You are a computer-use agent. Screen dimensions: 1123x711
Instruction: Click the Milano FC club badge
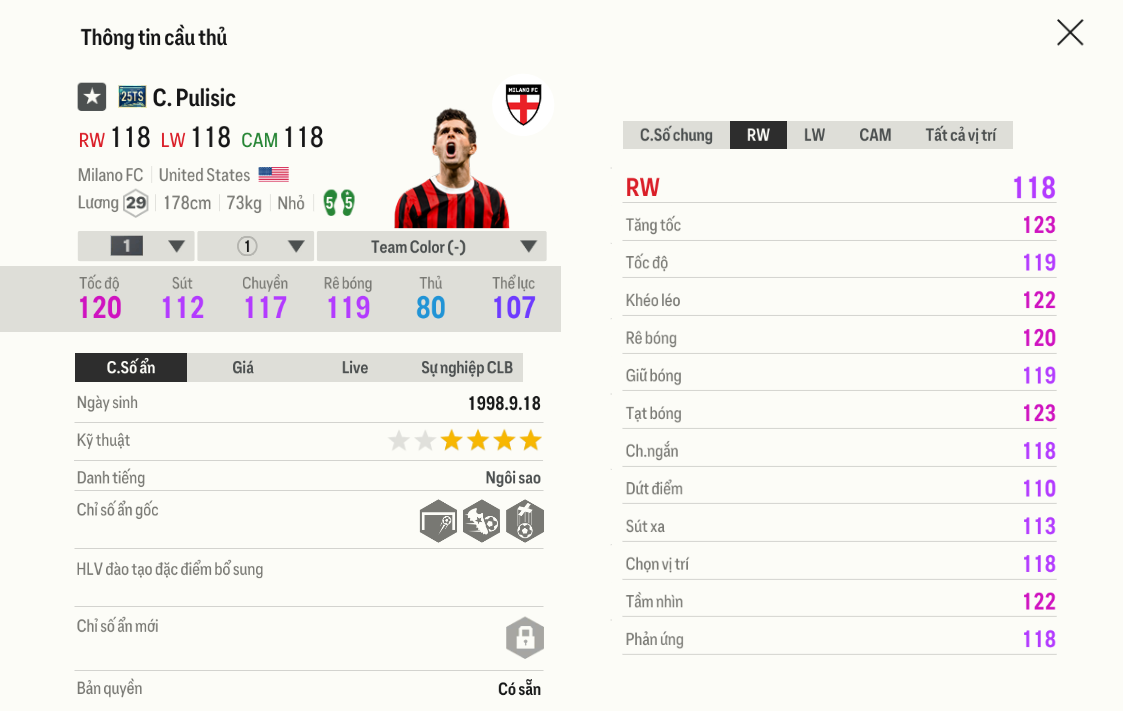point(523,104)
